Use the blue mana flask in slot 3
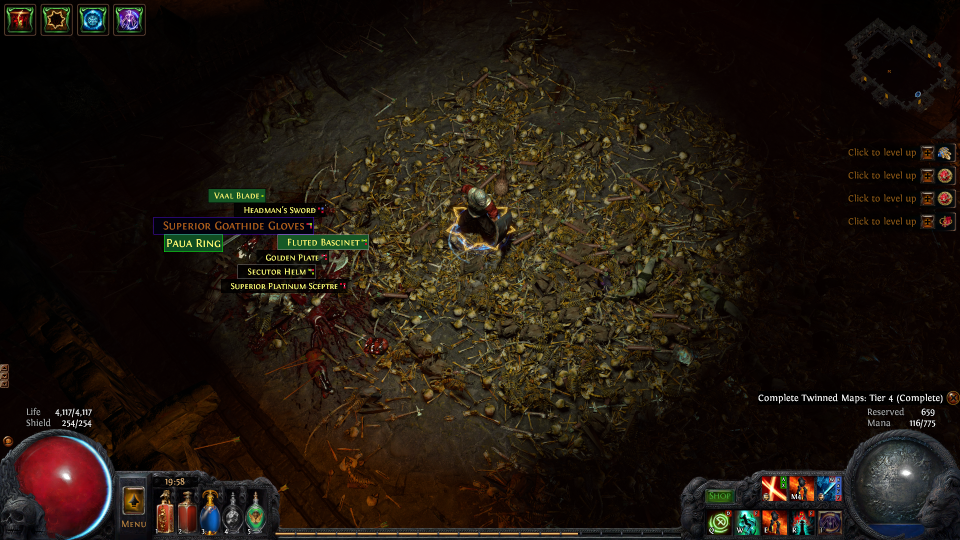The width and height of the screenshot is (960, 540). click(x=210, y=509)
